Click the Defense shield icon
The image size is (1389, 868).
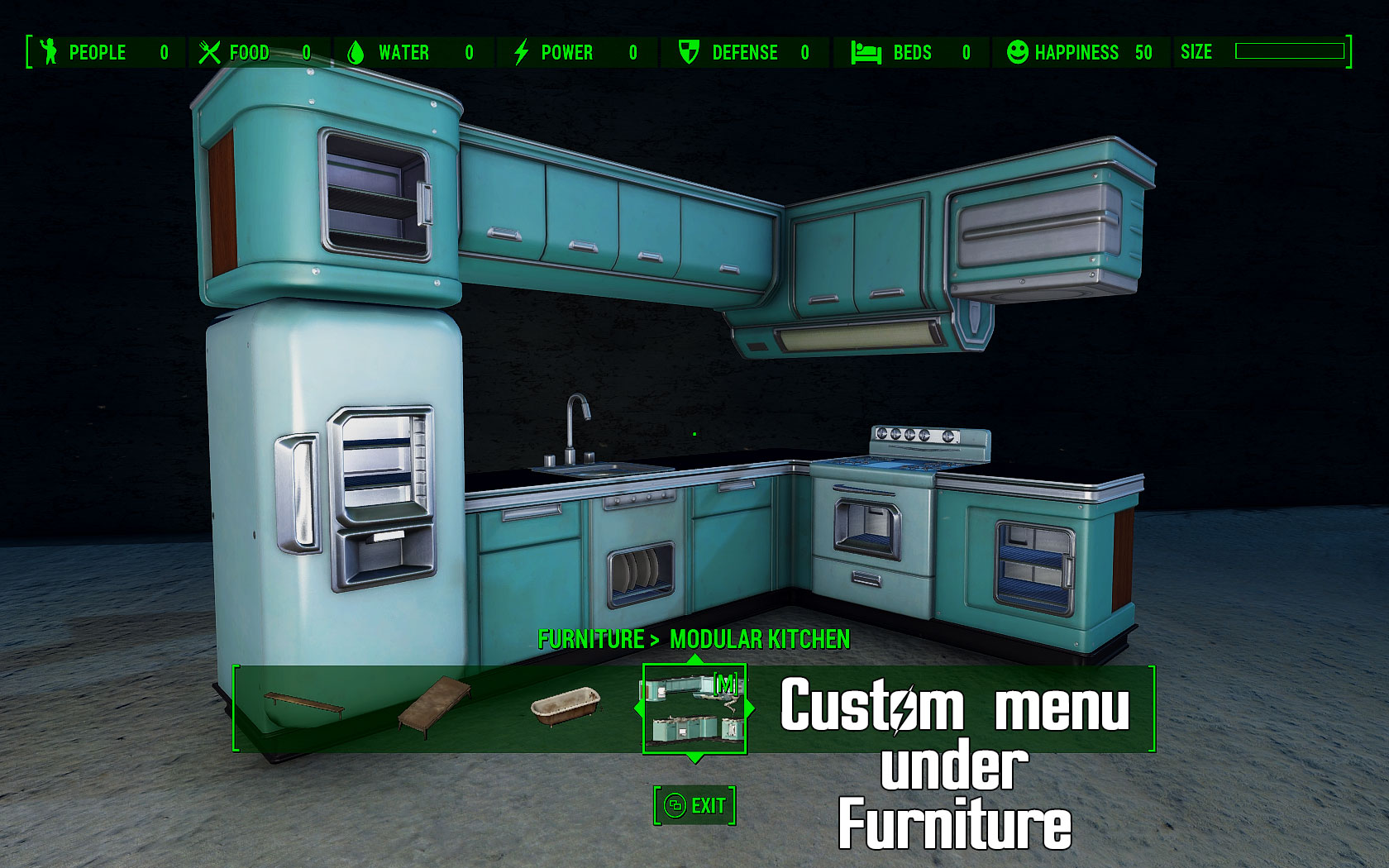click(689, 52)
